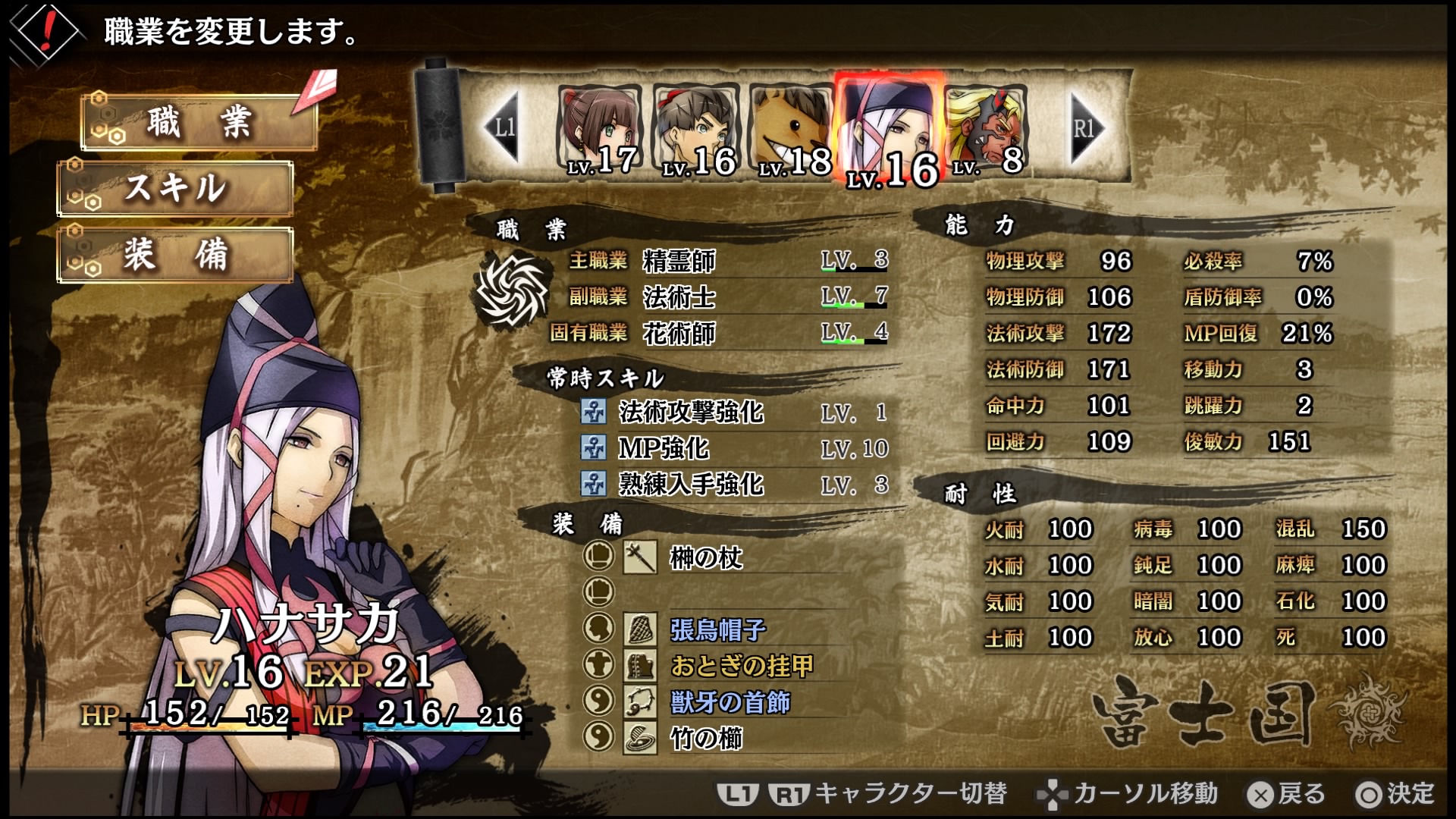The width and height of the screenshot is (1456, 819).
Task: Select the 職業 (Job) menu entry
Action: pyautogui.click(x=199, y=123)
